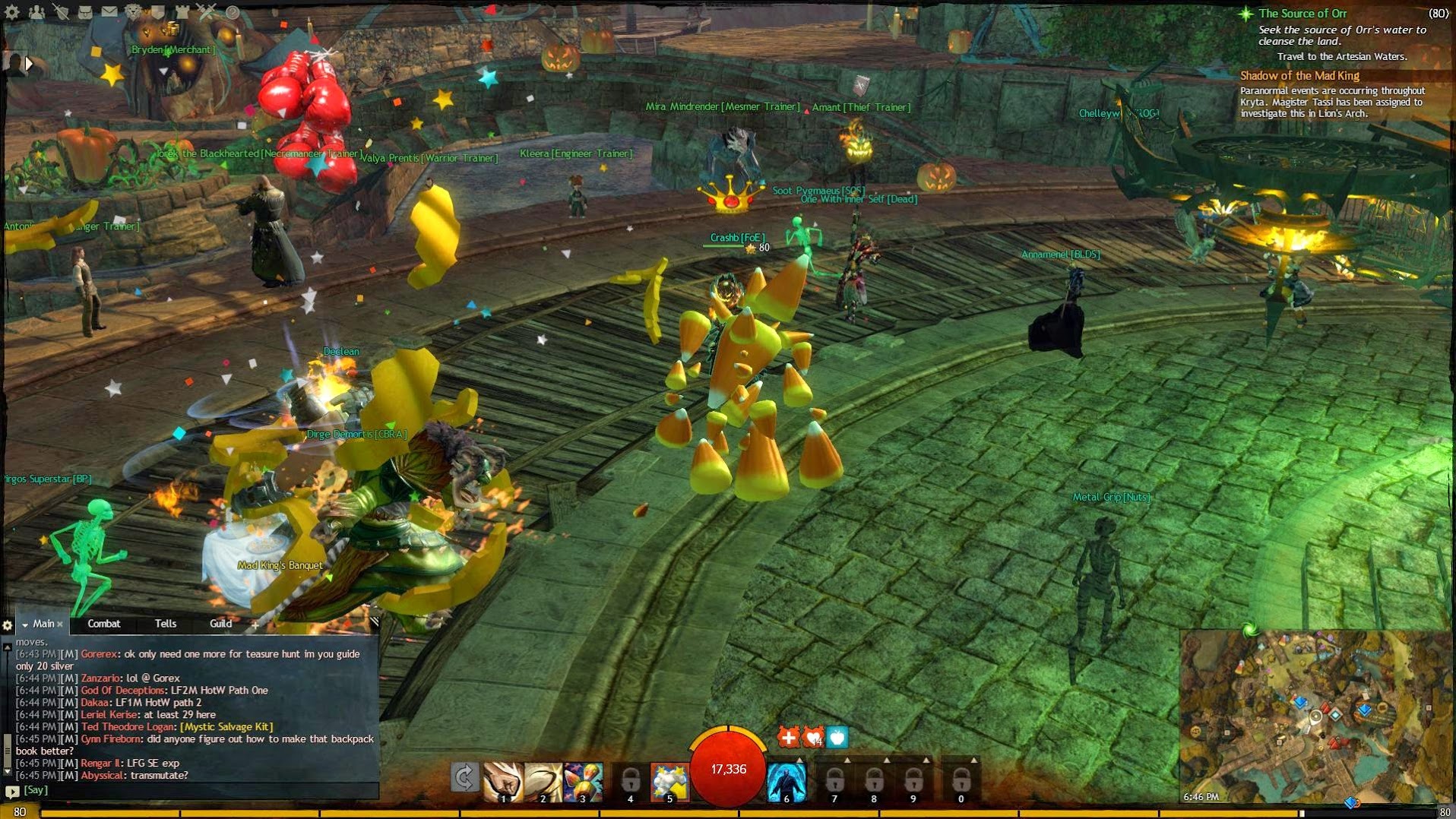Click the Mystic Salvage Kit chat link
The width and height of the screenshot is (1456, 819).
226,727
